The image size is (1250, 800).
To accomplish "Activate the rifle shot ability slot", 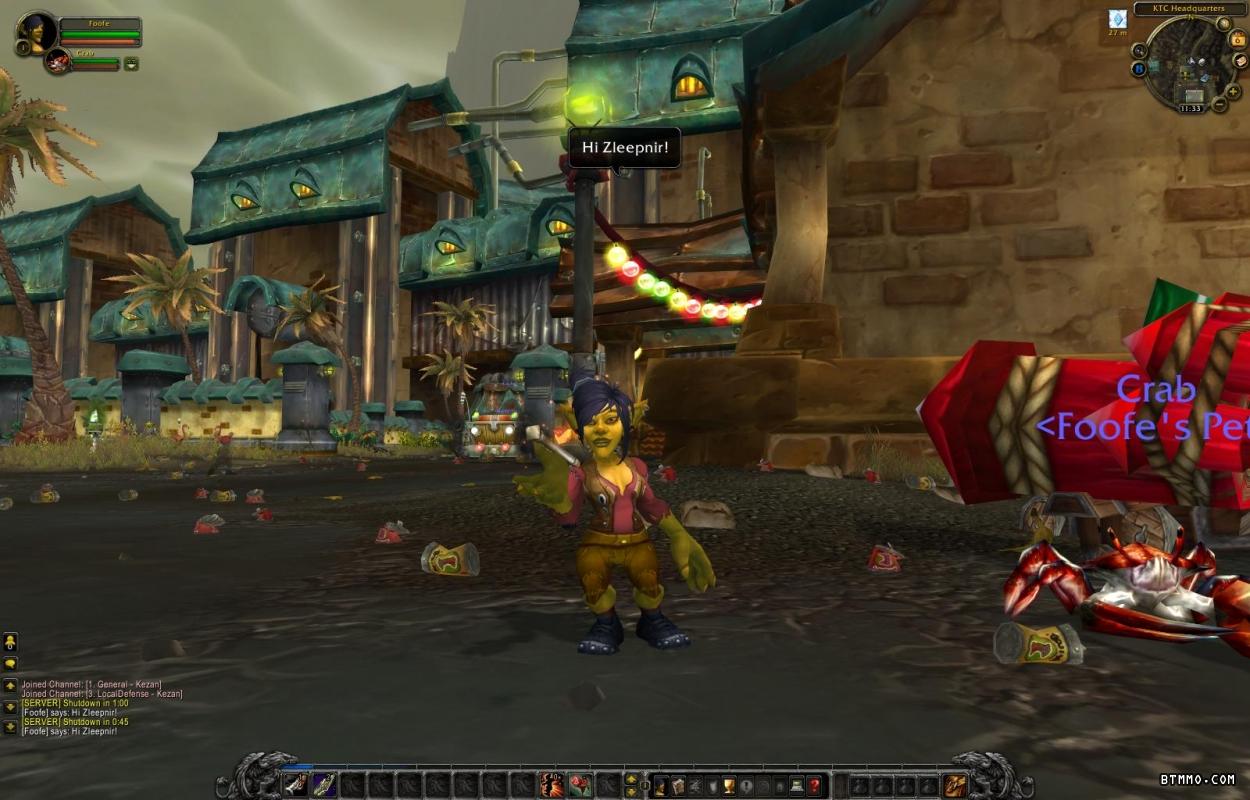I will [324, 785].
